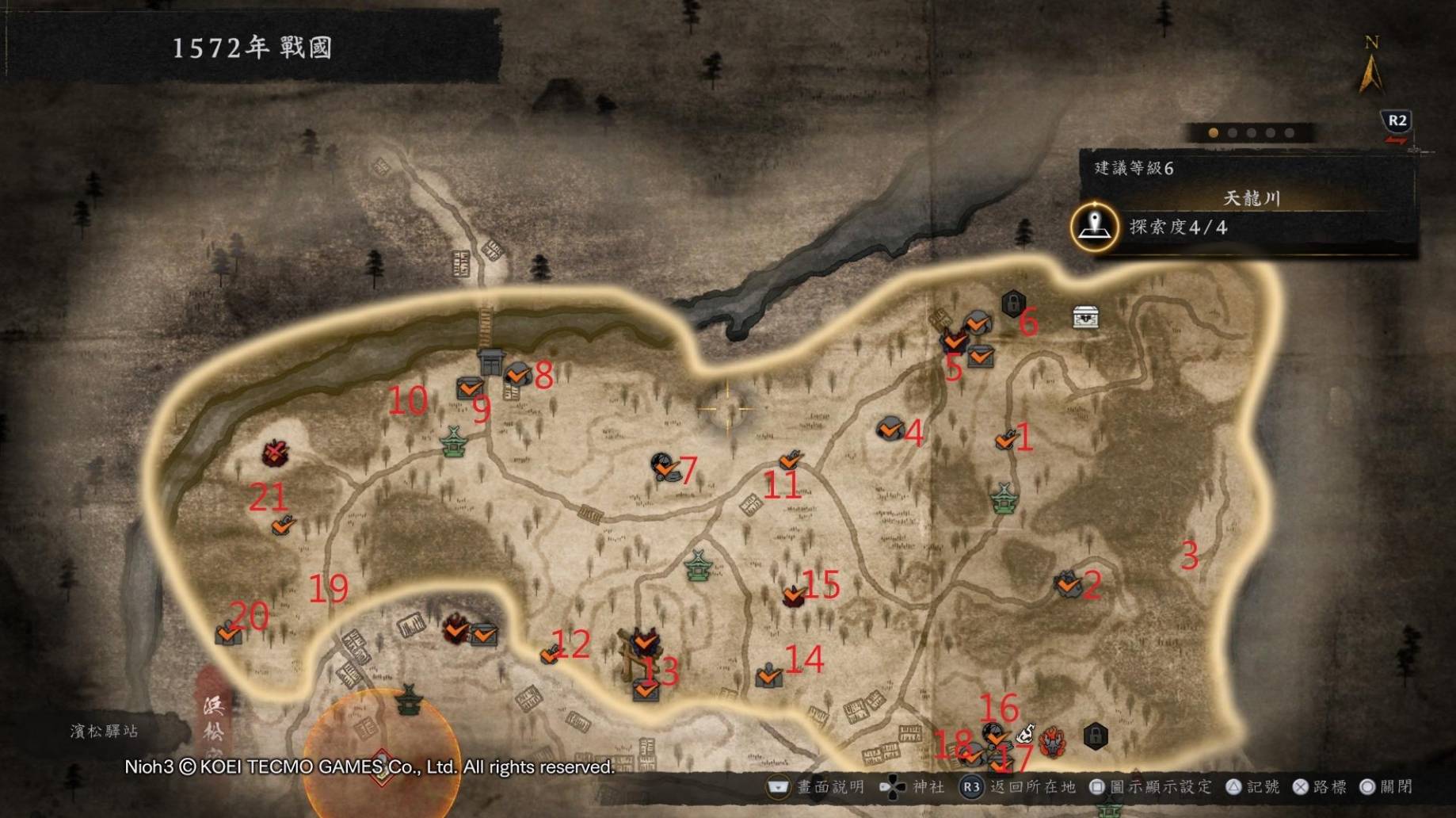1456x818 pixels.
Task: Select the red flaming demon mask marker
Action: tap(1052, 741)
